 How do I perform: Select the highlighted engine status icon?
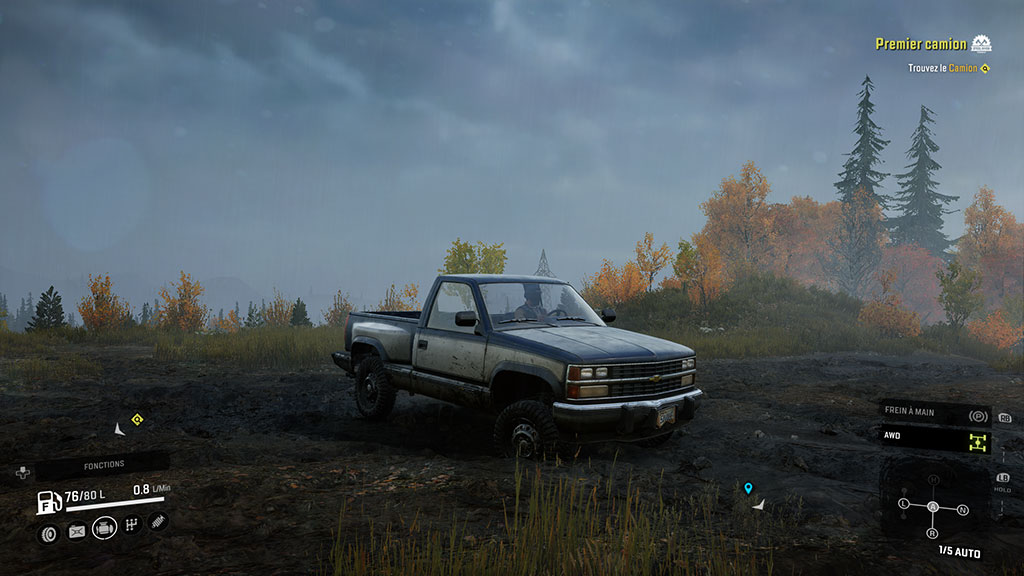point(104,529)
